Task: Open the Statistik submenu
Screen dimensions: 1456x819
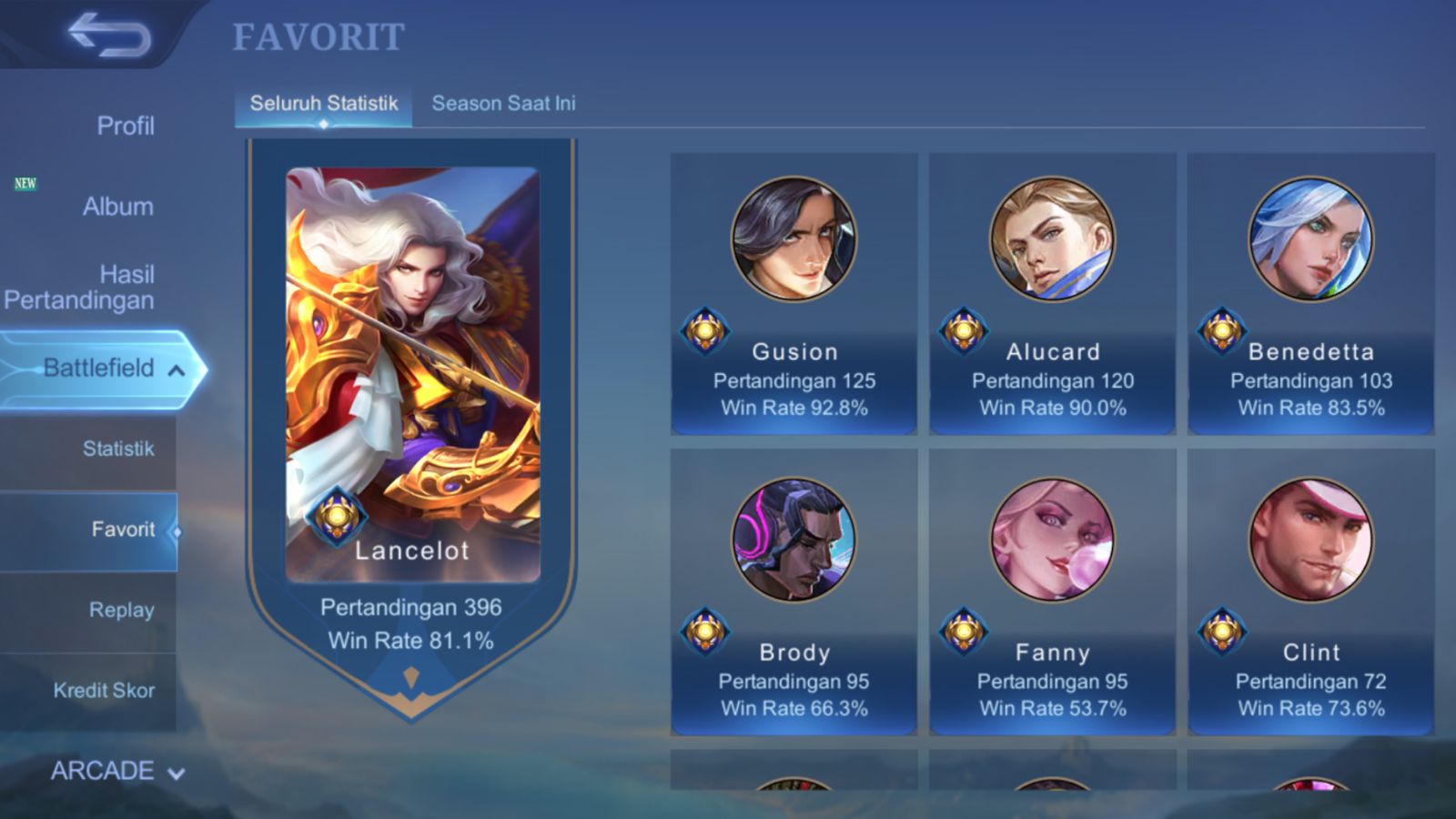Action: 117,449
